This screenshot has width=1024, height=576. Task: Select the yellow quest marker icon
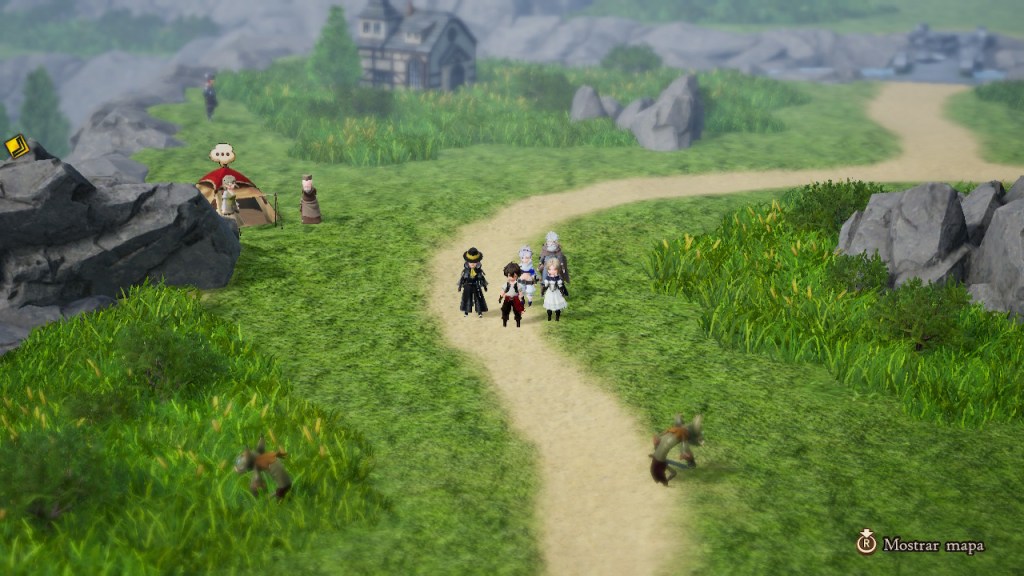17,147
